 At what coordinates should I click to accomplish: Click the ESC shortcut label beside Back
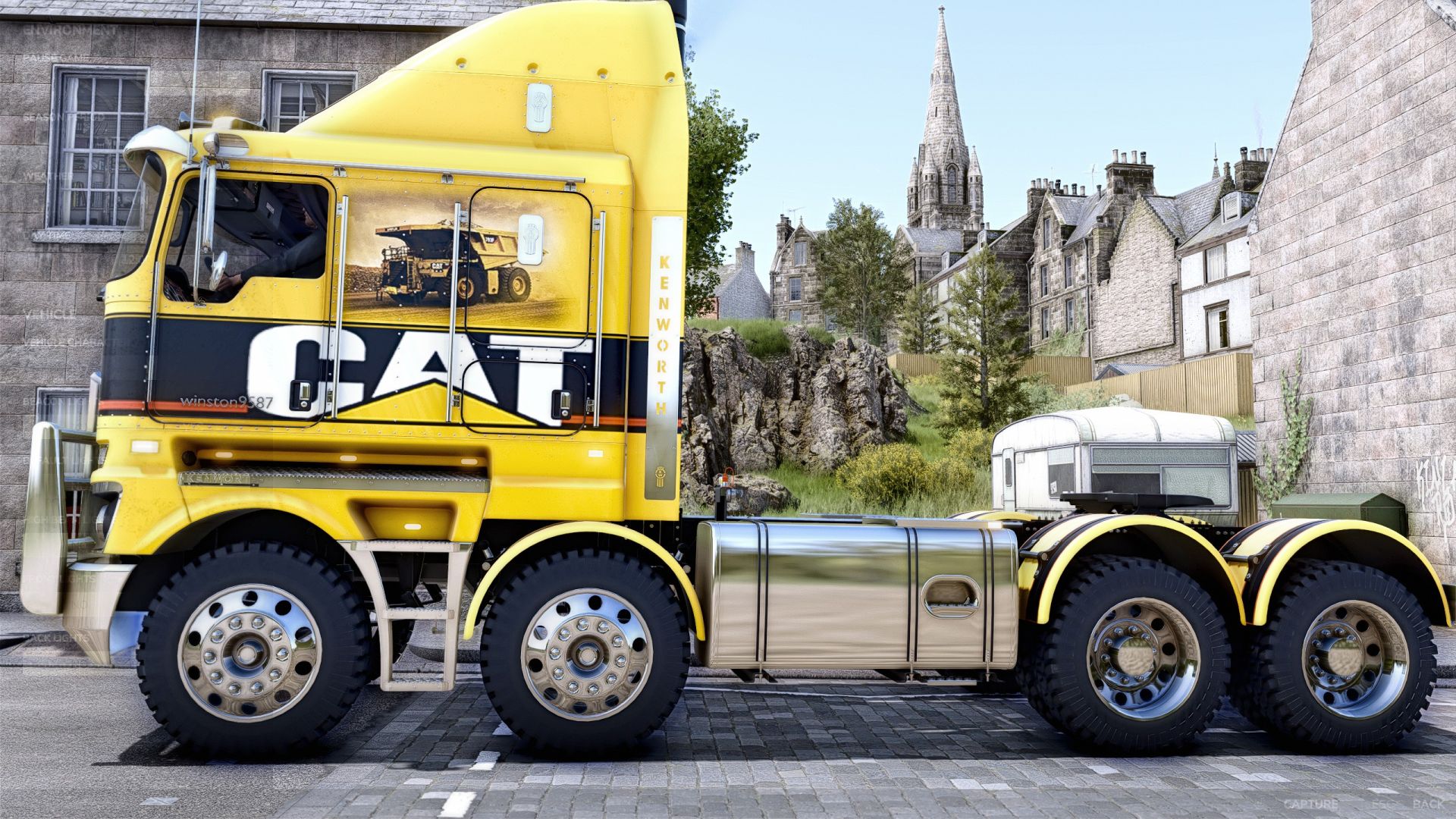(x=1382, y=804)
